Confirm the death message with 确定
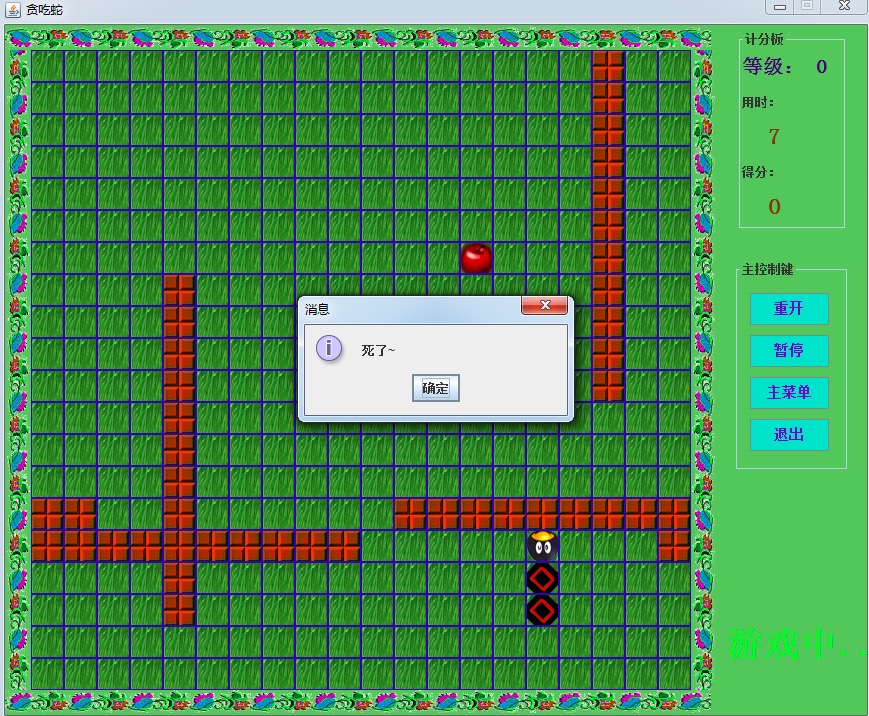This screenshot has width=869, height=716. click(435, 388)
